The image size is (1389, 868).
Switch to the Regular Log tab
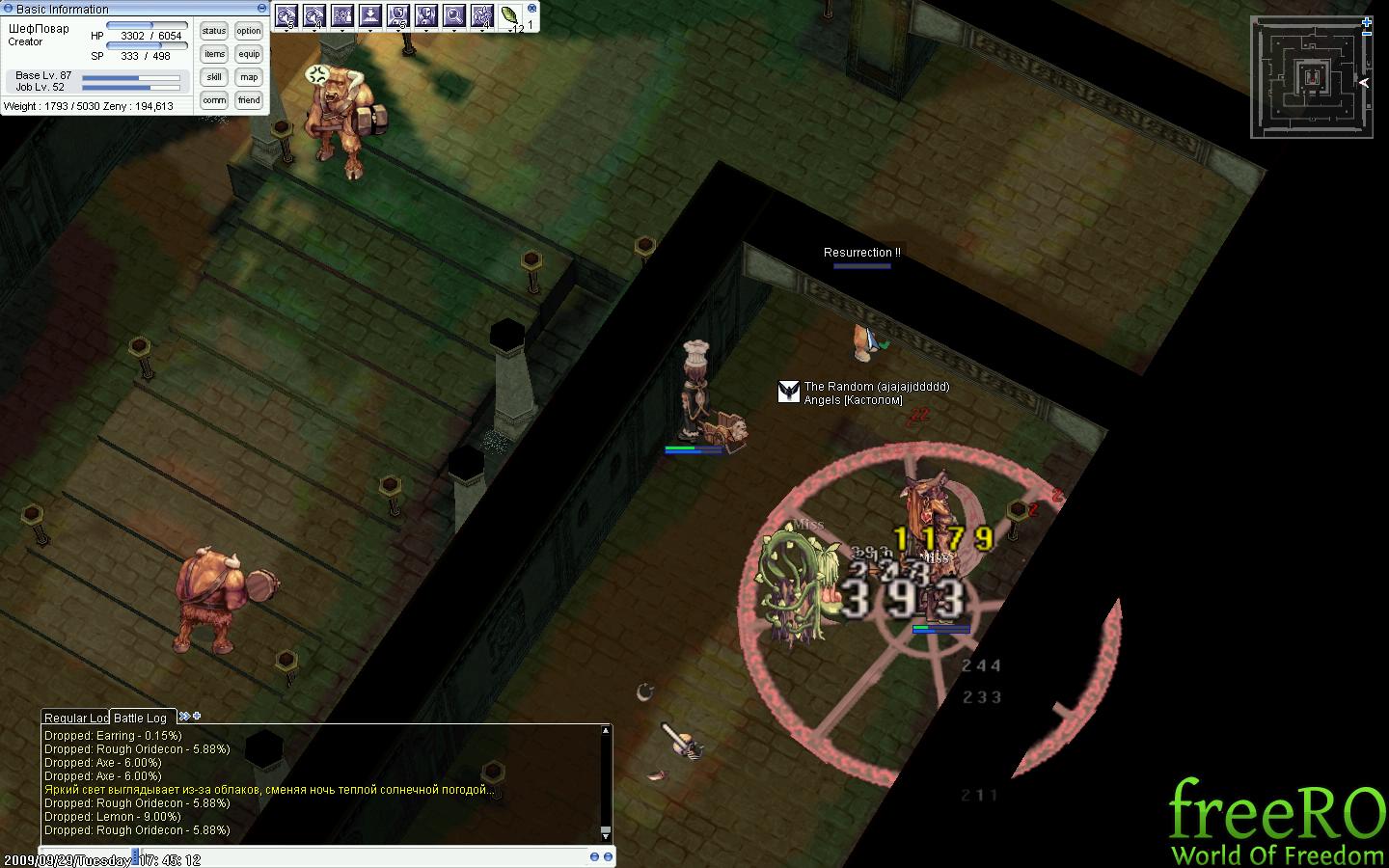pos(75,718)
